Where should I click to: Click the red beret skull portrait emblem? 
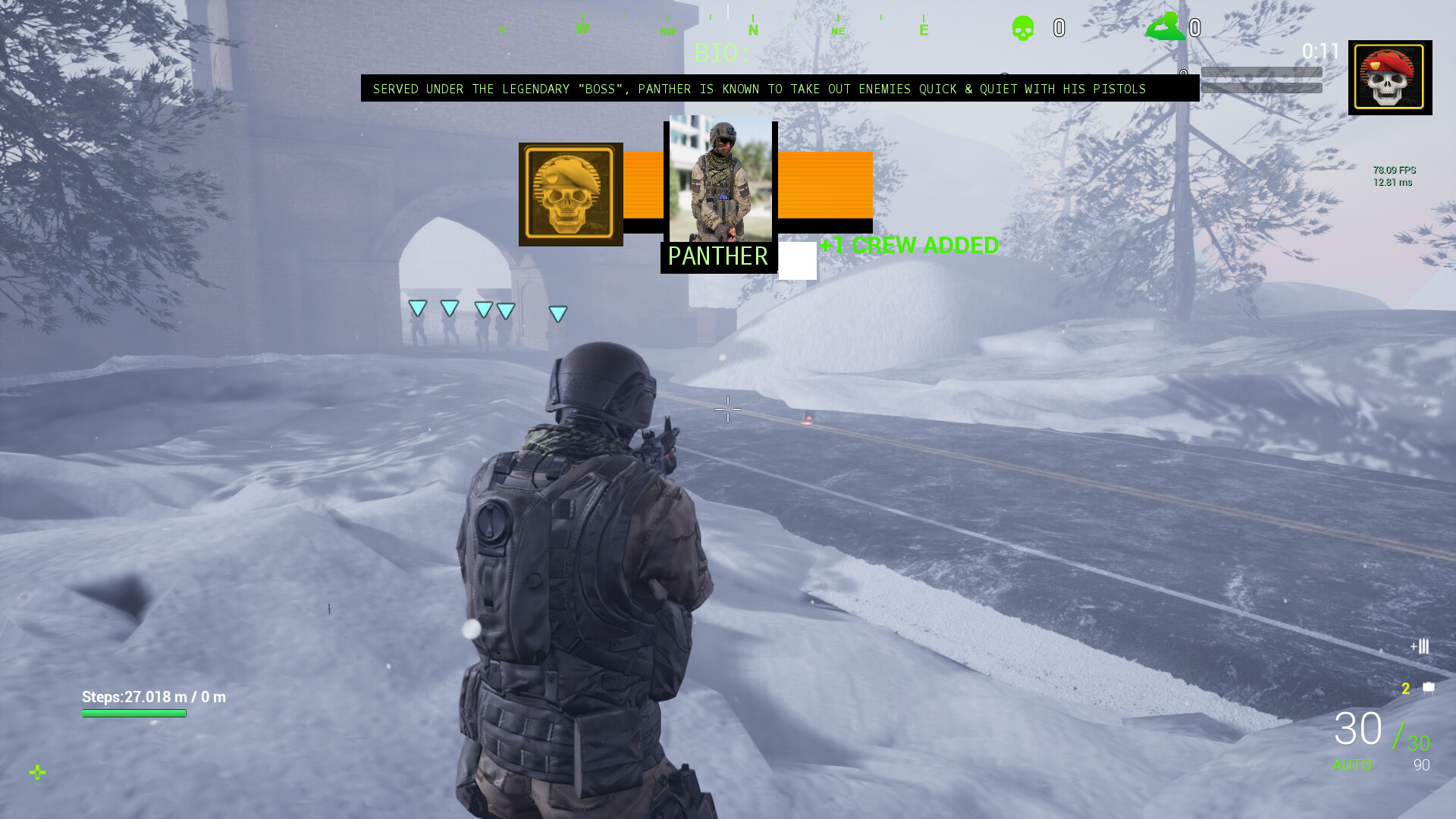tap(1389, 77)
